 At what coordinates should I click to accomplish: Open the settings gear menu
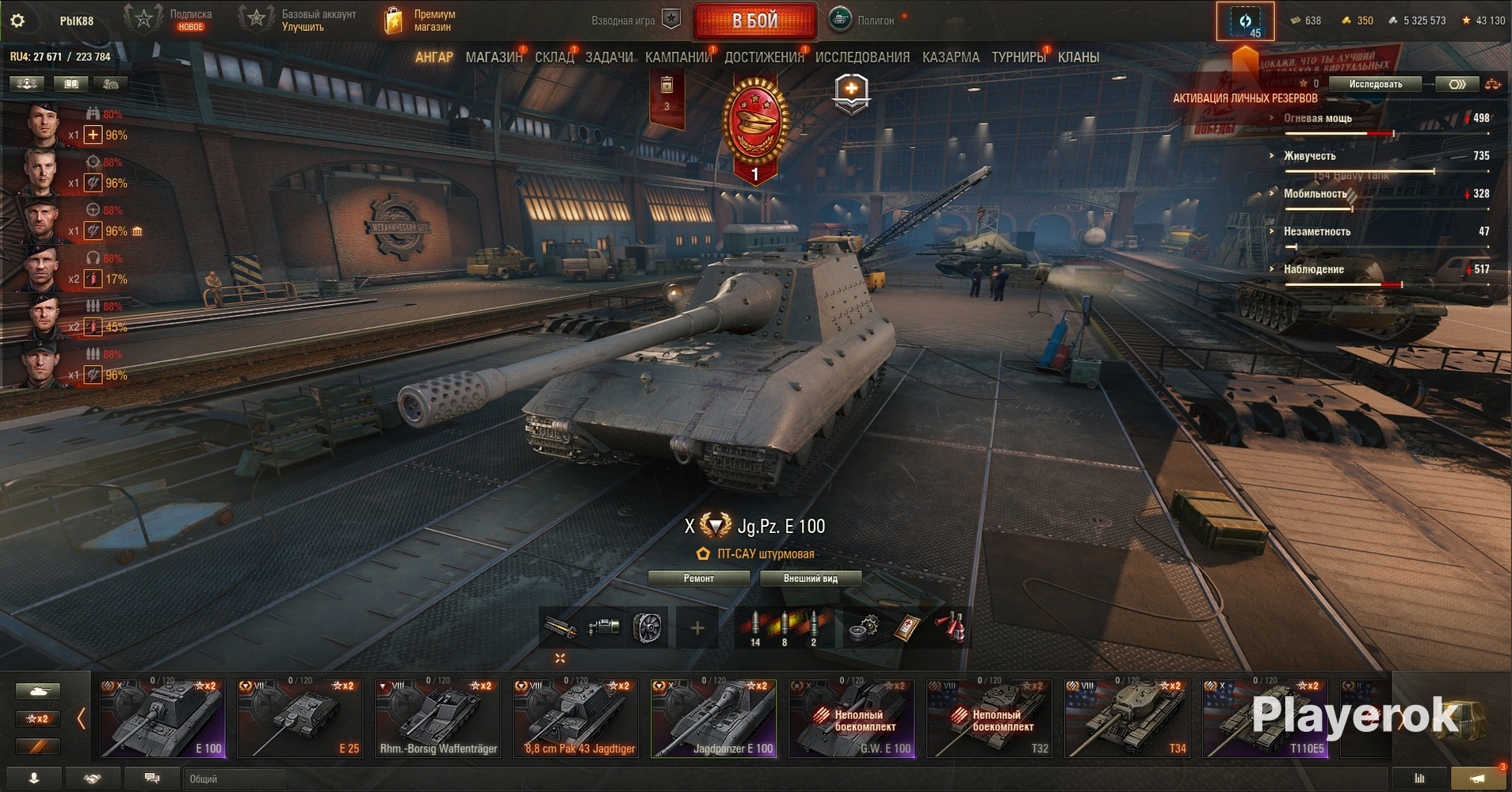coord(17,21)
